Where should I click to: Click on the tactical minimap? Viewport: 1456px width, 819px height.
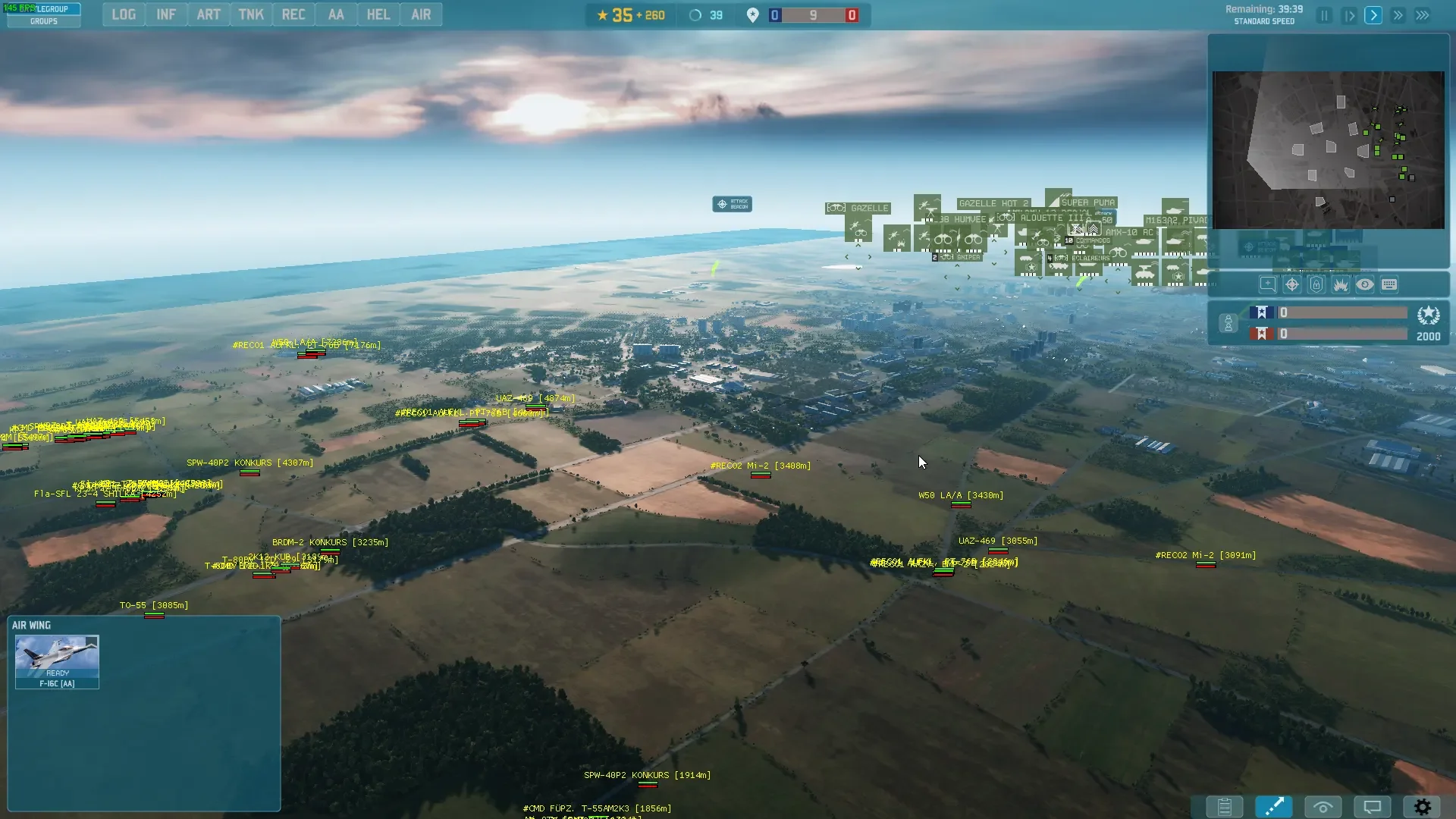pyautogui.click(x=1328, y=150)
